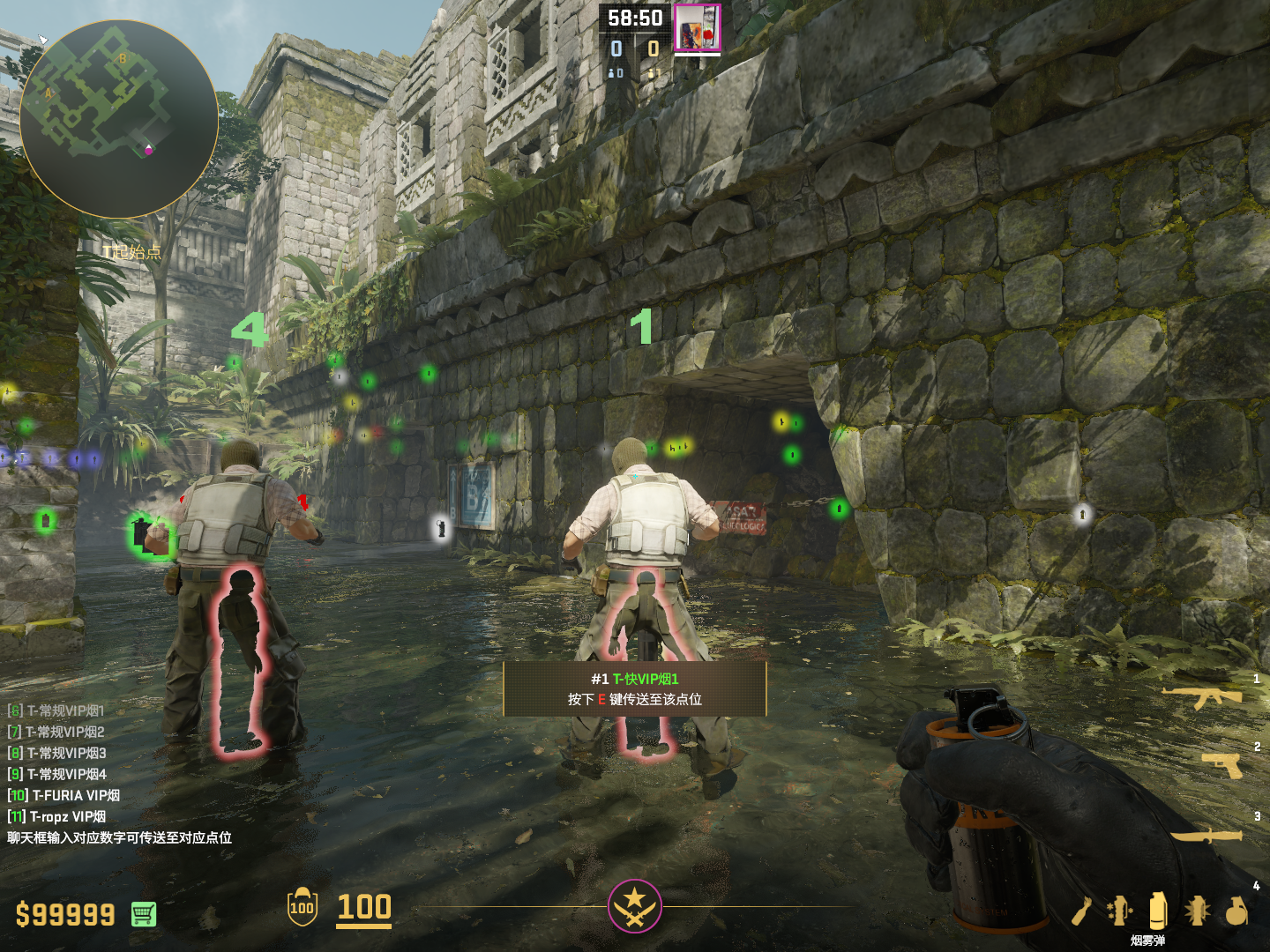Open the buy menu shopping cart icon

point(144,914)
